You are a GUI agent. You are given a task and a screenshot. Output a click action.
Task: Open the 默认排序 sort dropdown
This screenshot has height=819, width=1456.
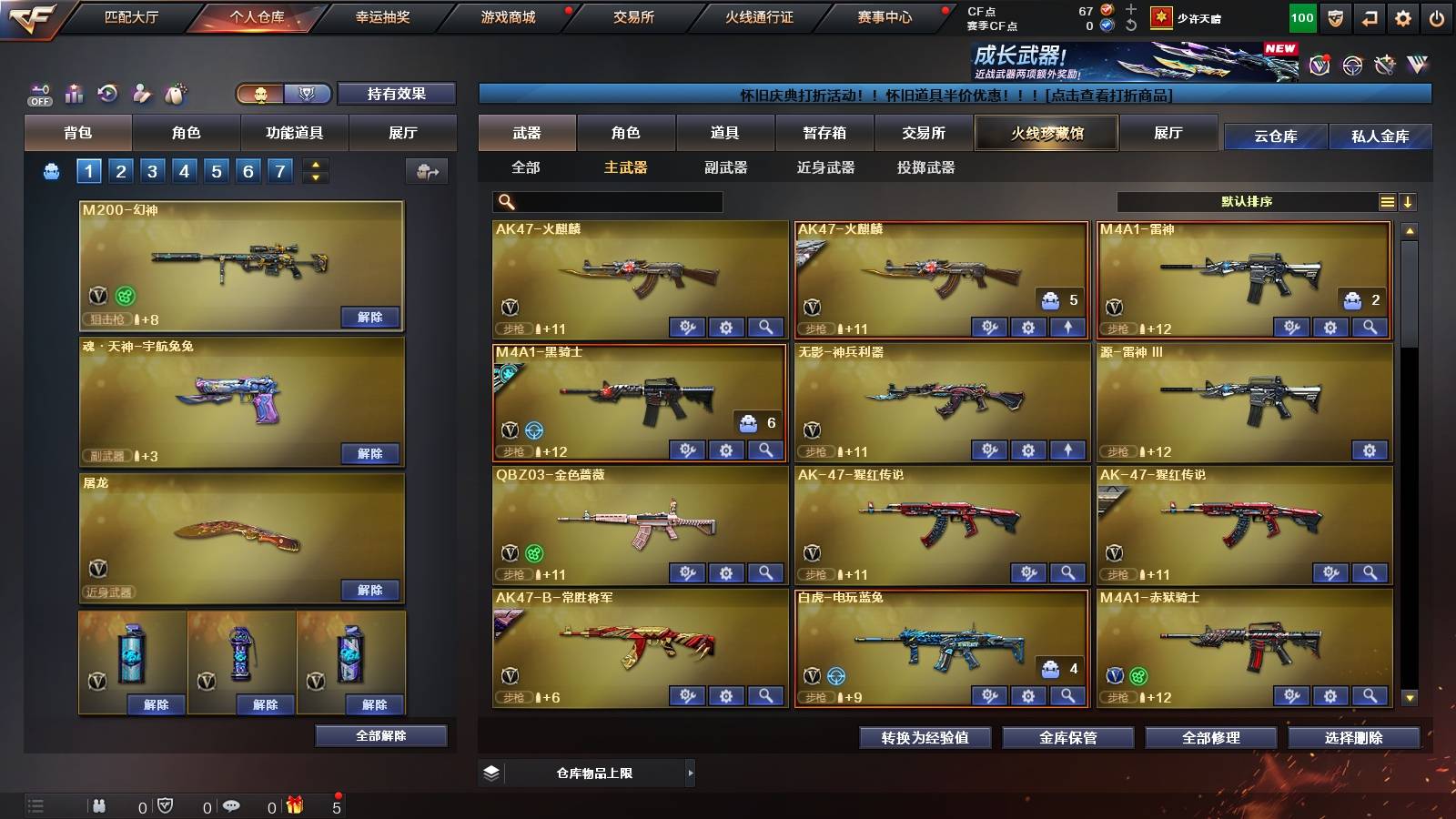click(1247, 201)
